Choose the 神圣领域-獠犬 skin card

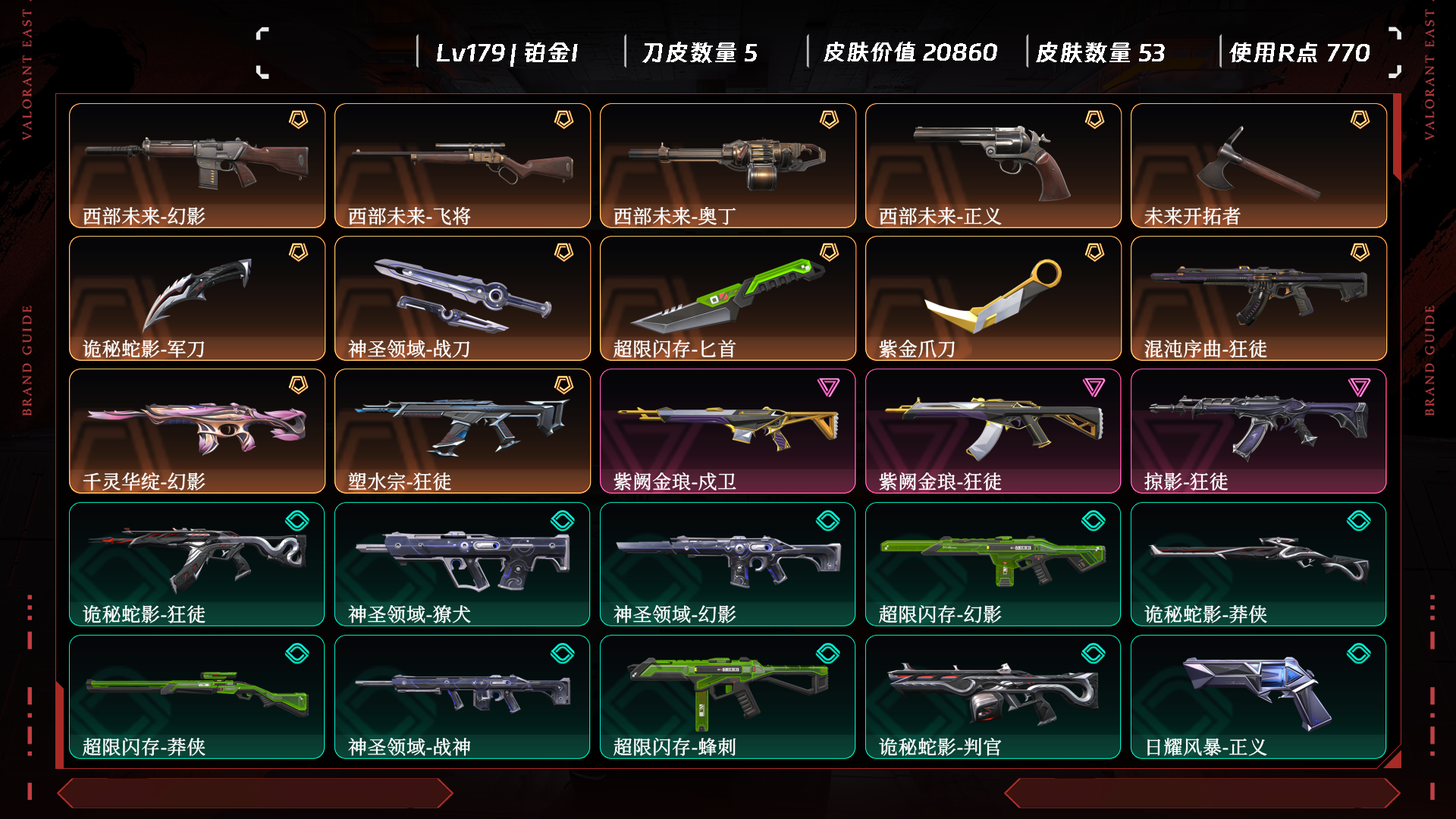pos(463,563)
